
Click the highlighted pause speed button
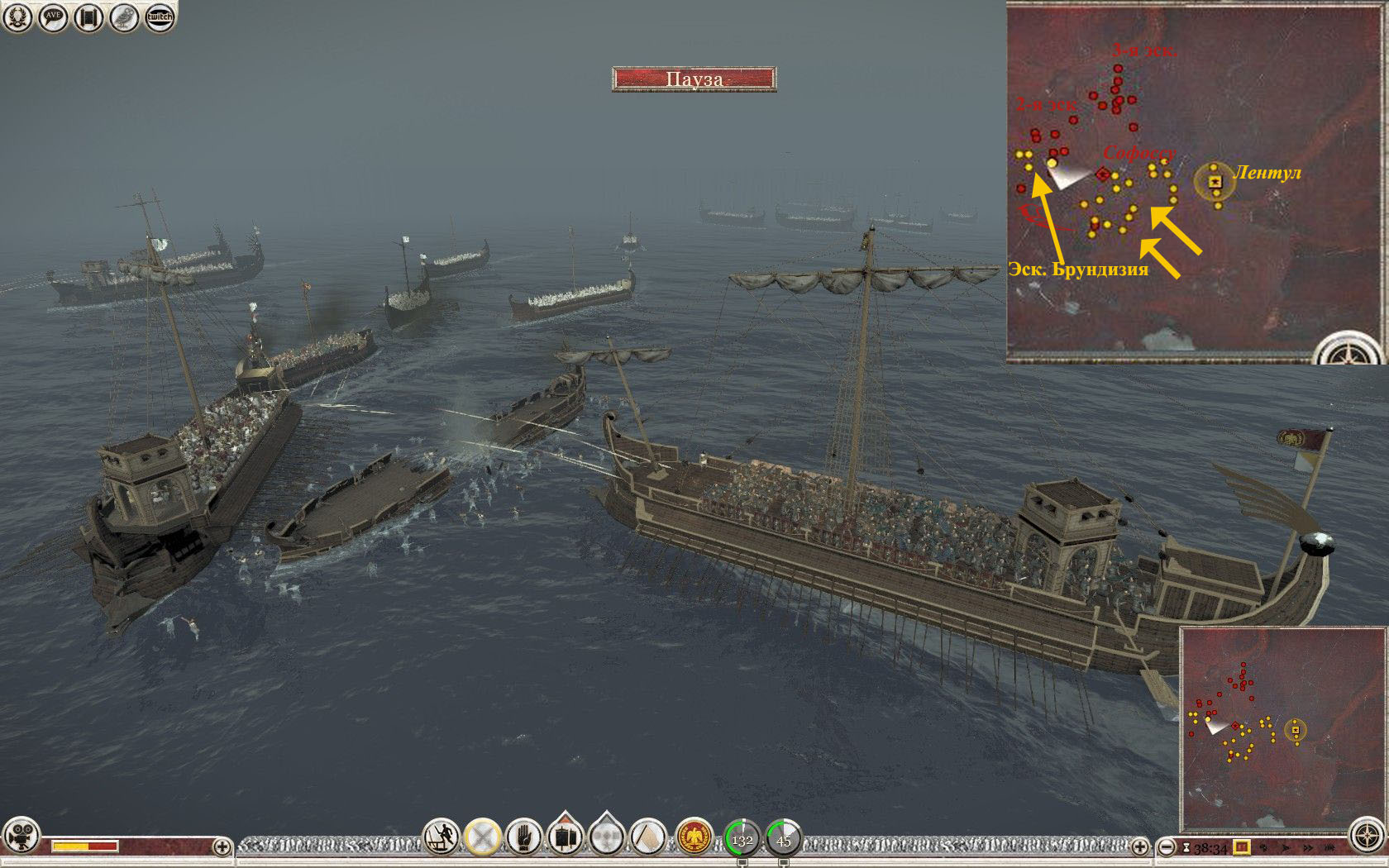[x=1241, y=847]
